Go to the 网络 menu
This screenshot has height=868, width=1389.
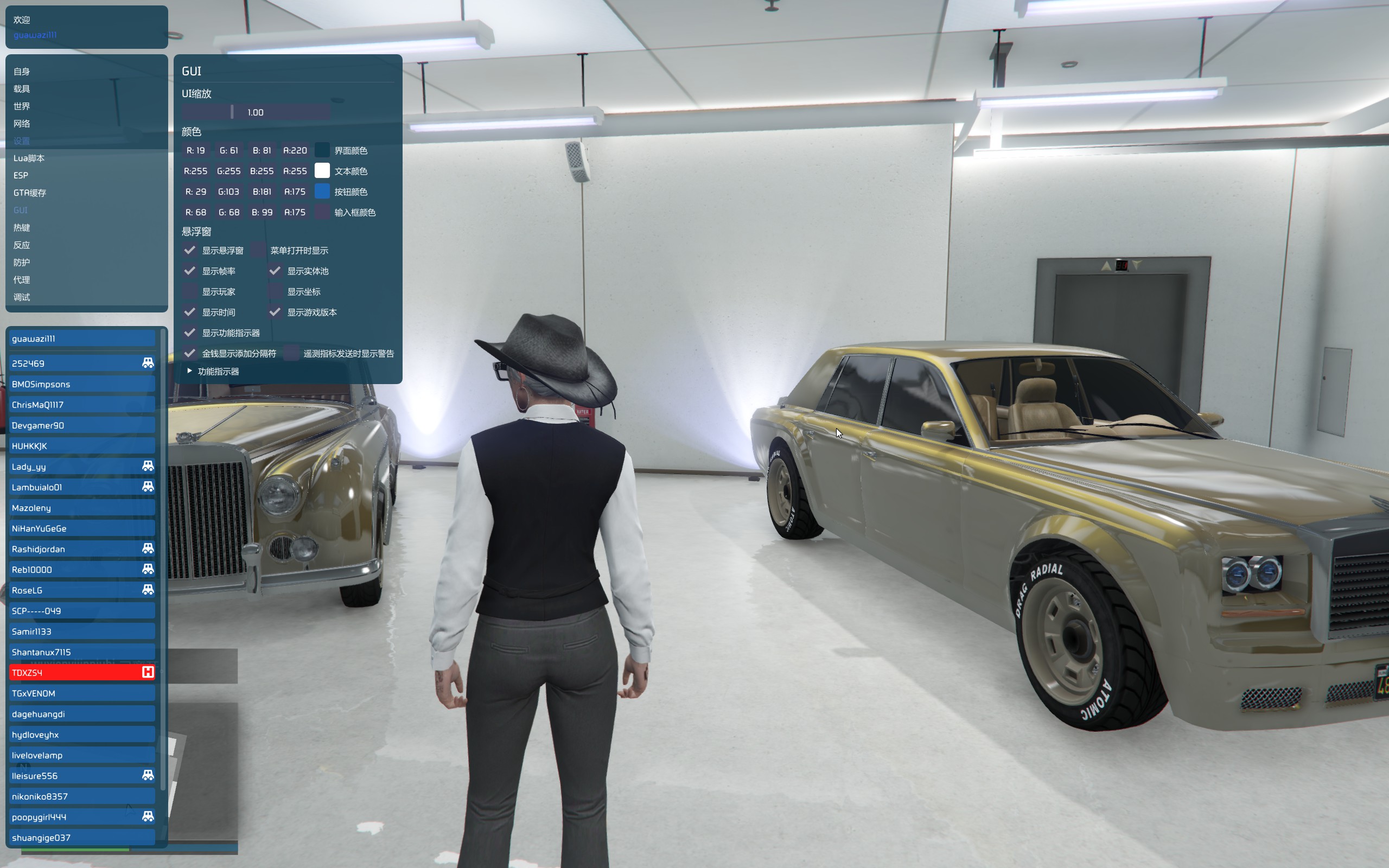coord(22,124)
